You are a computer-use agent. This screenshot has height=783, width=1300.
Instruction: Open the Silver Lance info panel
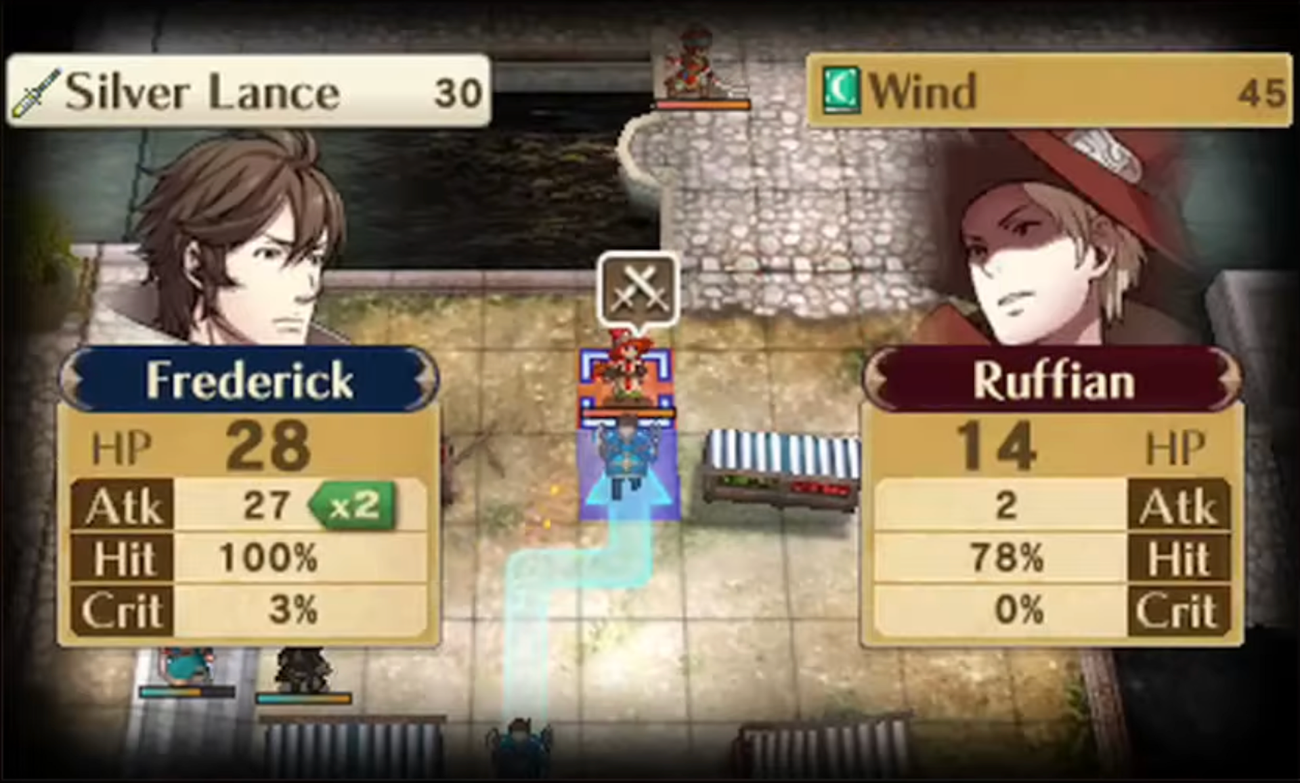pos(245,90)
